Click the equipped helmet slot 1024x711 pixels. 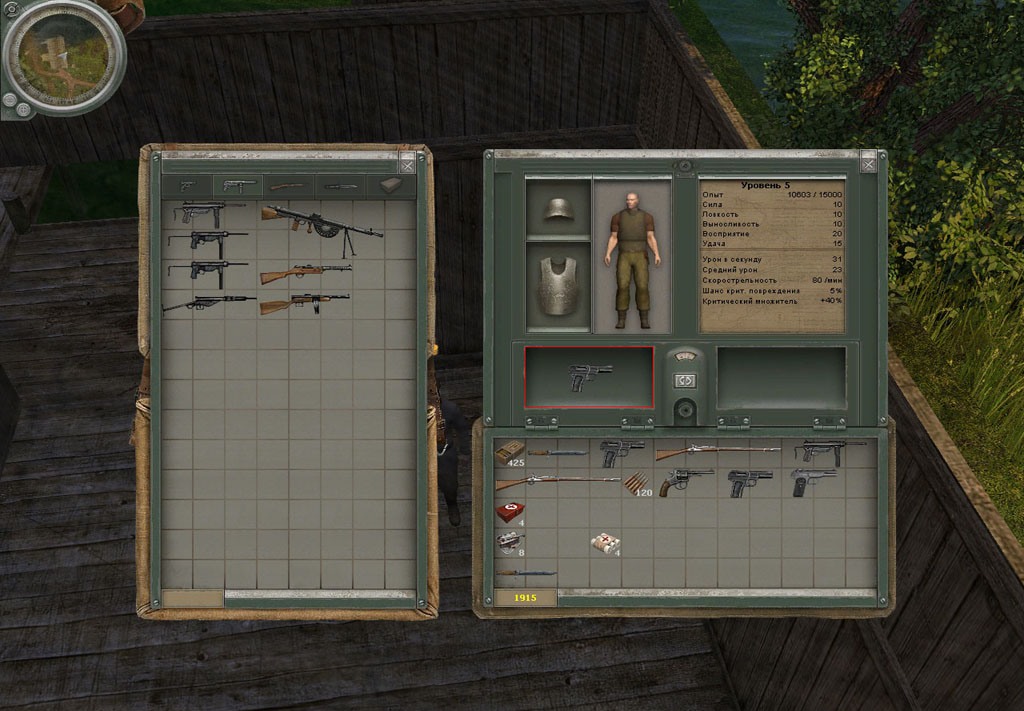[557, 208]
